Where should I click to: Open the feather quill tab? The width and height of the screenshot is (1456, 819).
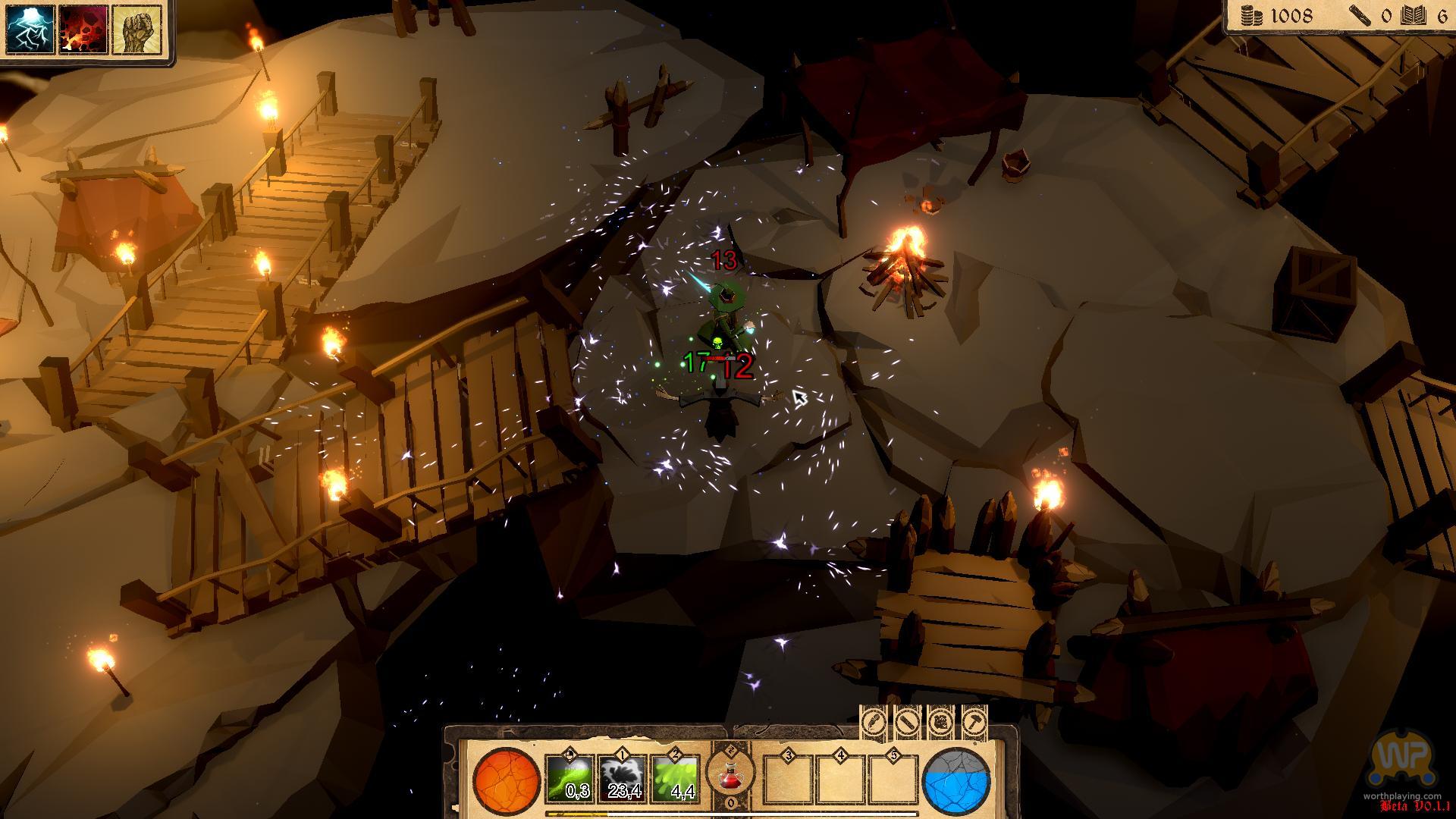873,723
